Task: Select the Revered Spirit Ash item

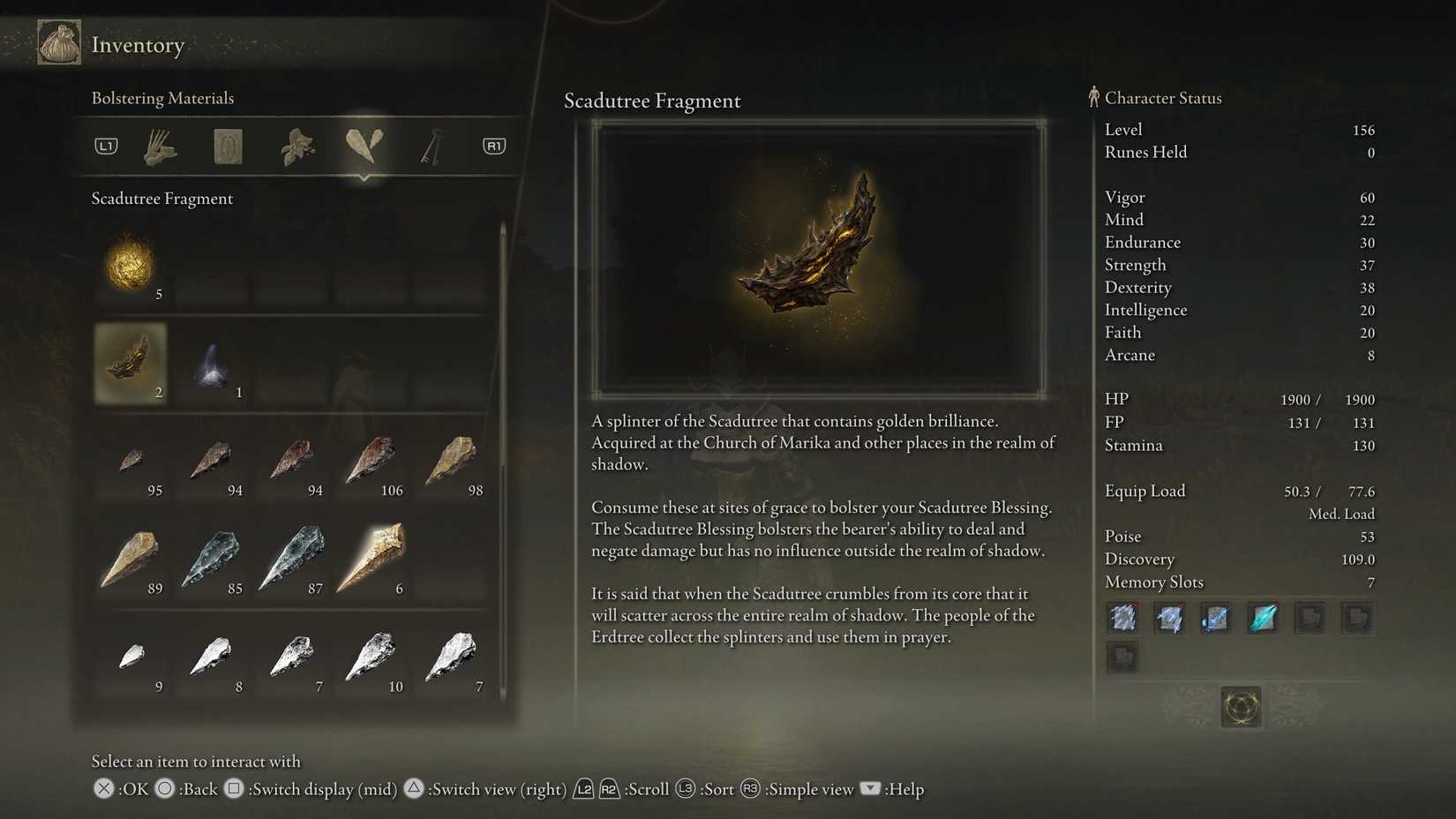Action: pyautogui.click(x=212, y=364)
